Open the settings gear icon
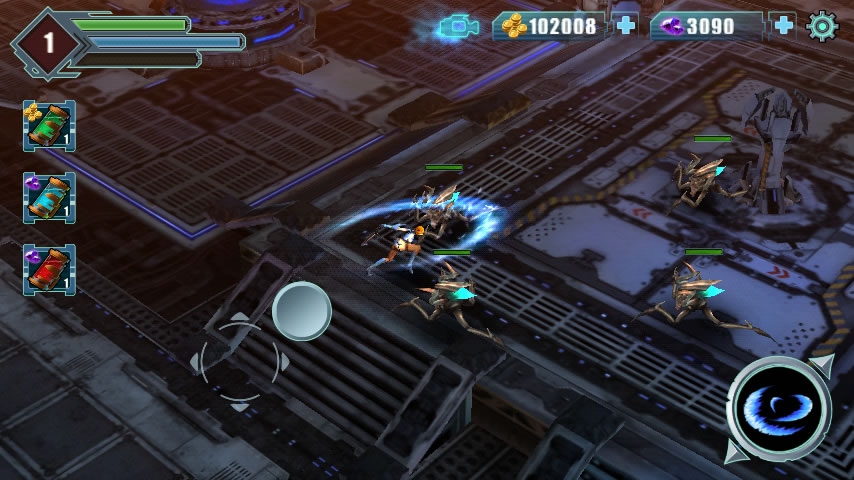This screenshot has height=480, width=854. [x=822, y=26]
